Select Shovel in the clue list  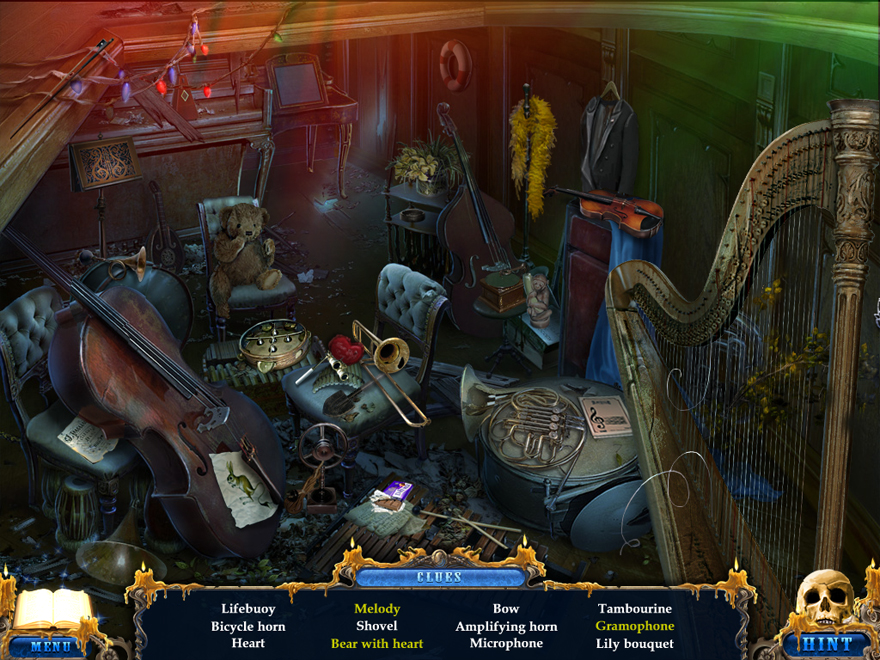(x=377, y=626)
